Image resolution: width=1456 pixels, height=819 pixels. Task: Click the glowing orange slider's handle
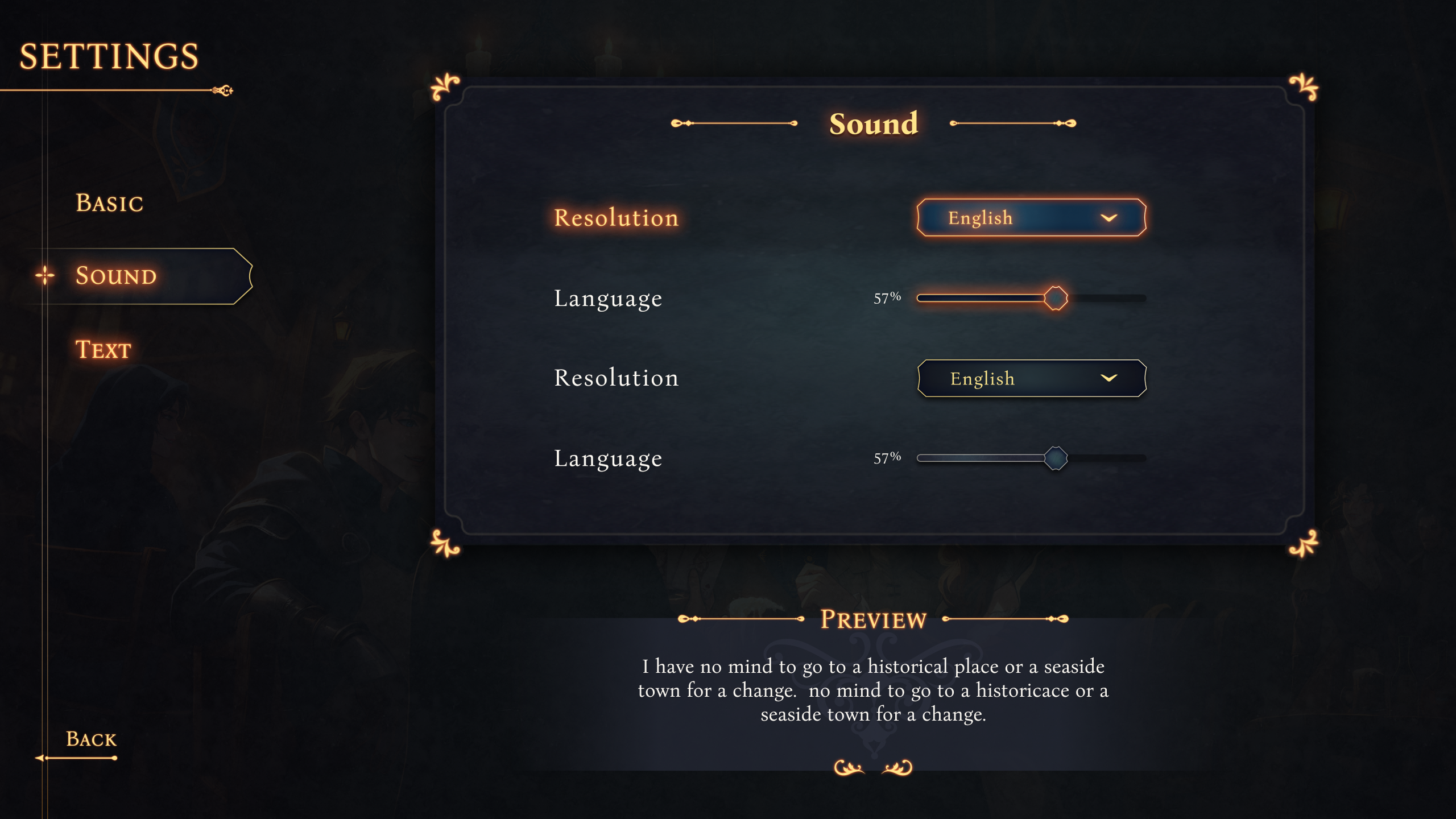[x=1056, y=298]
